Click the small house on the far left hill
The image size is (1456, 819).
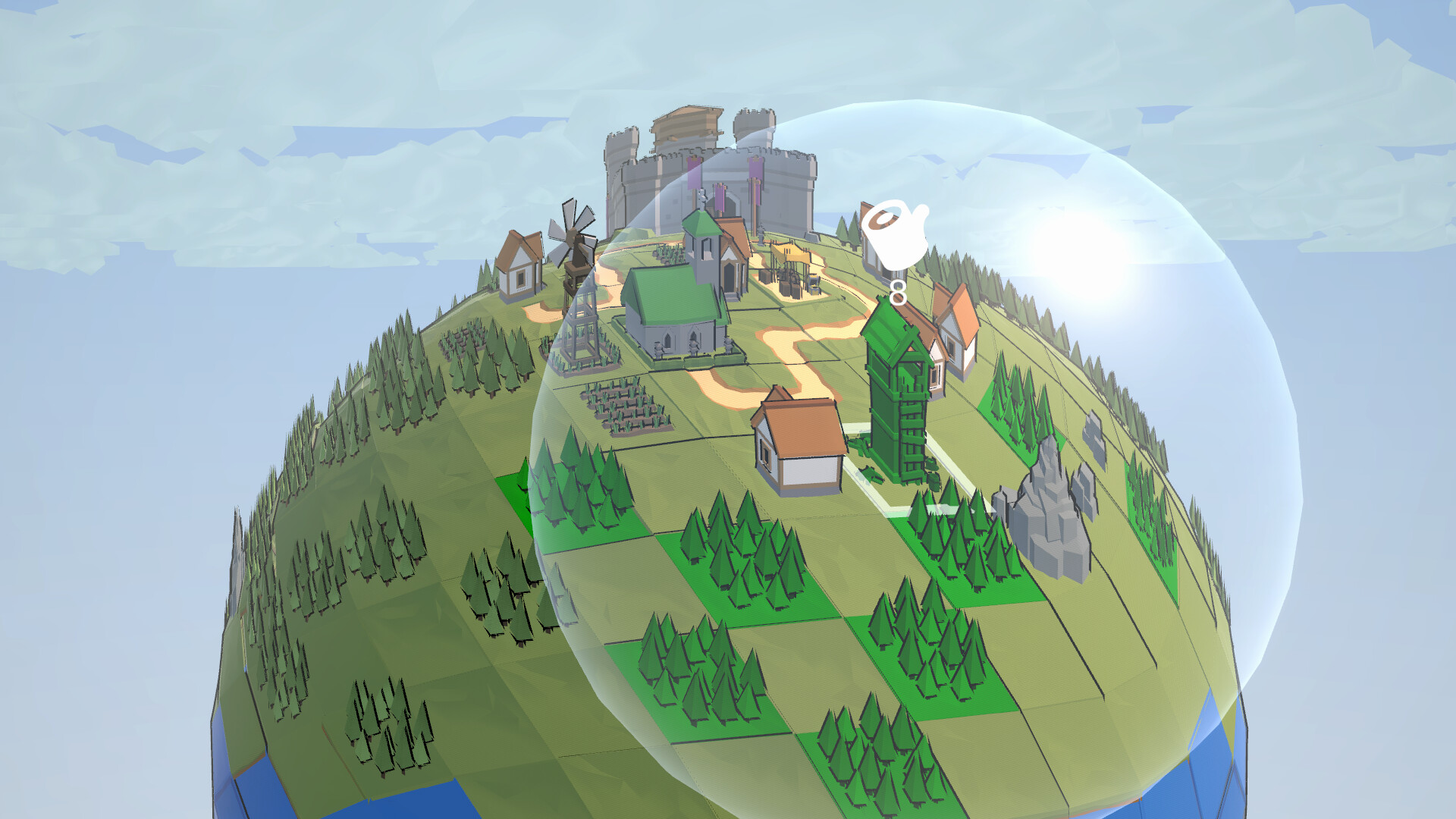[518, 265]
